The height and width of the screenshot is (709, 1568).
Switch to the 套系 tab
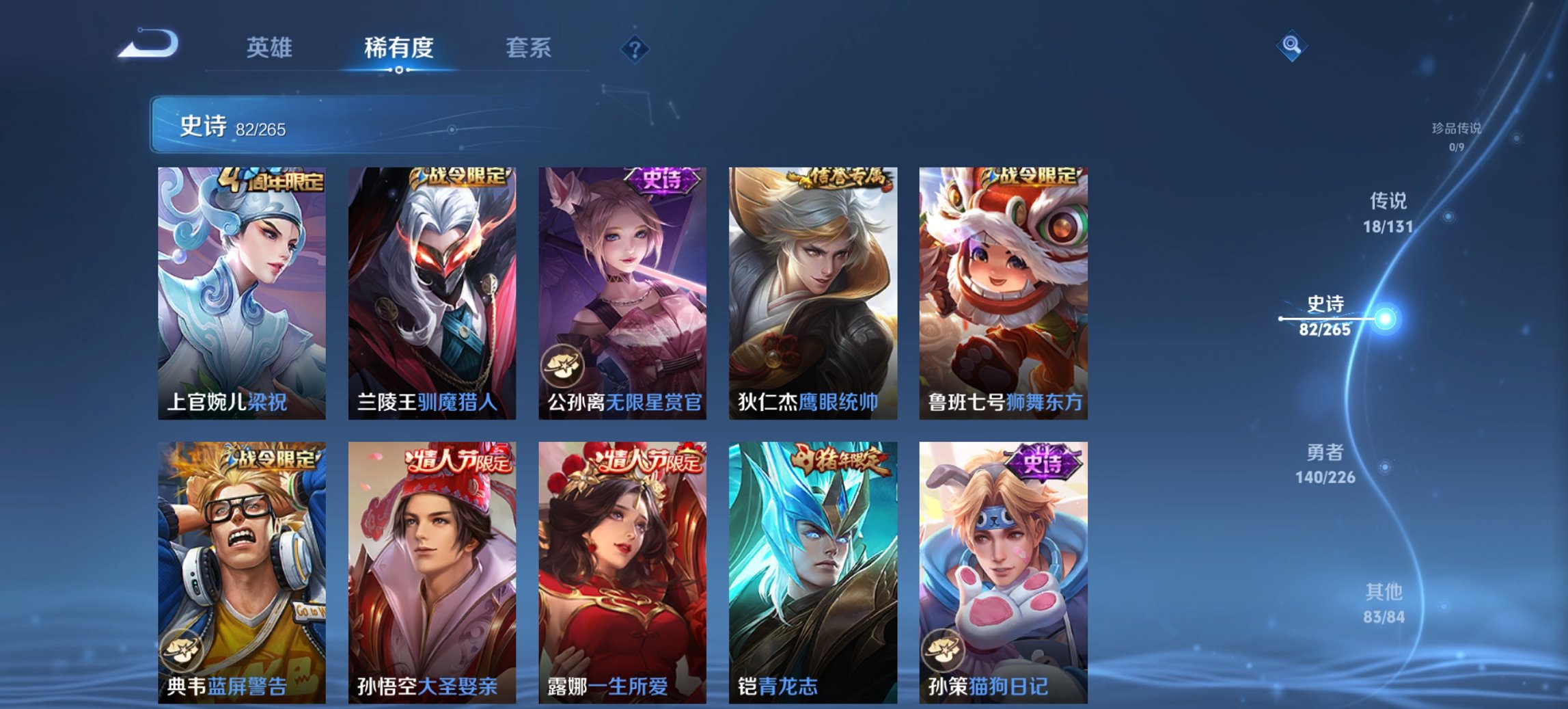(529, 48)
